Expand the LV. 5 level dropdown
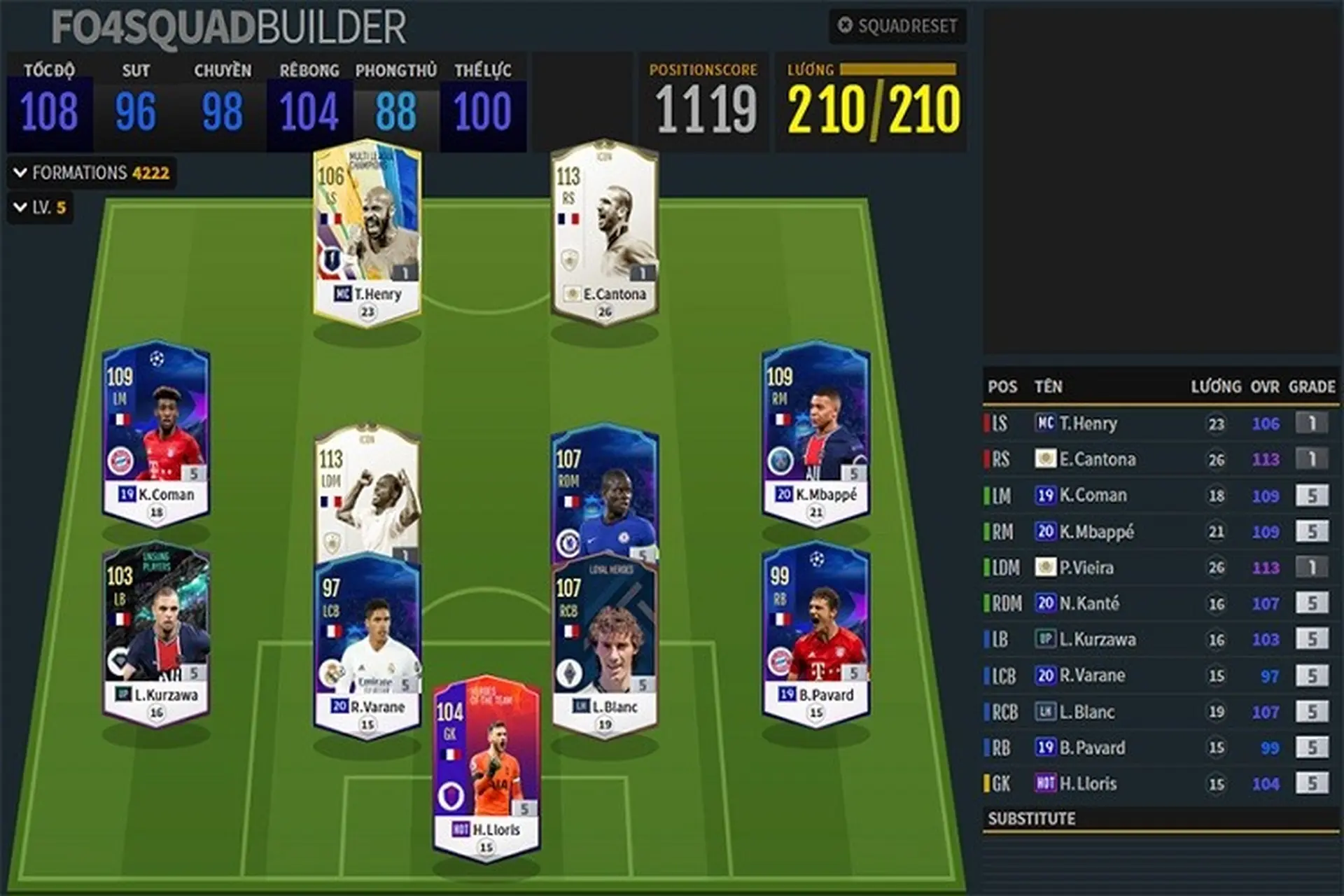The width and height of the screenshot is (1344, 896). (x=41, y=207)
